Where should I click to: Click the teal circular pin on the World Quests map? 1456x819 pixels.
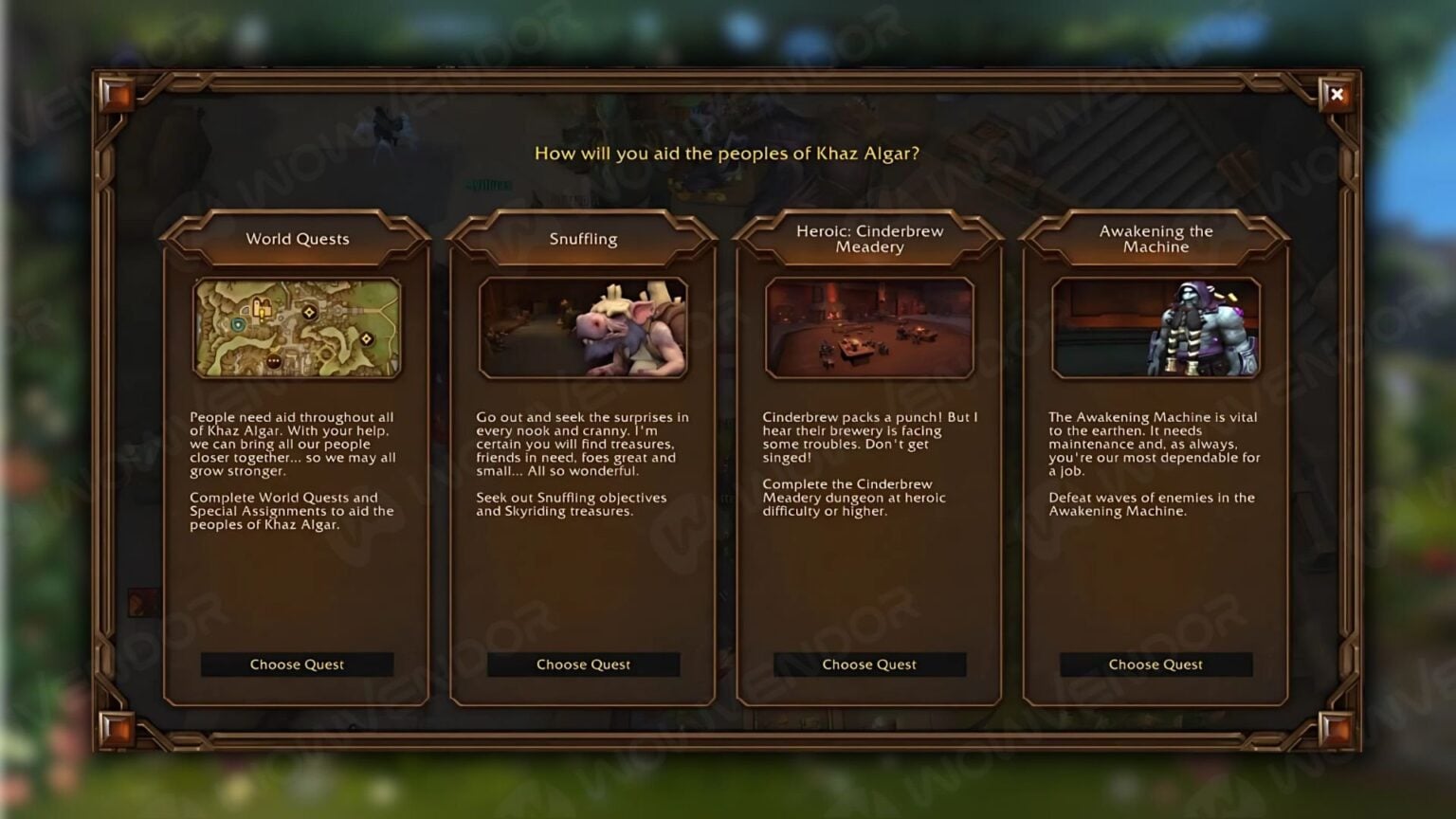[238, 324]
